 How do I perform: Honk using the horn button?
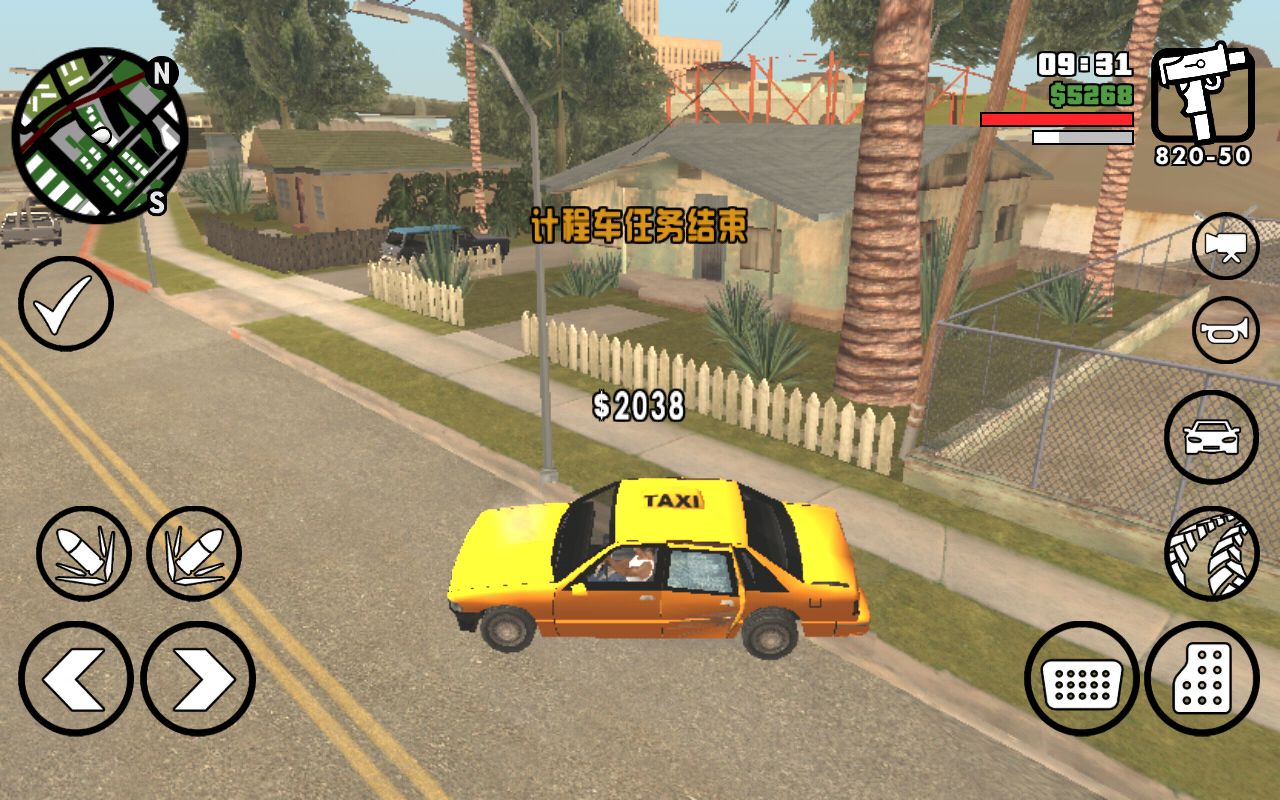[x=1225, y=330]
